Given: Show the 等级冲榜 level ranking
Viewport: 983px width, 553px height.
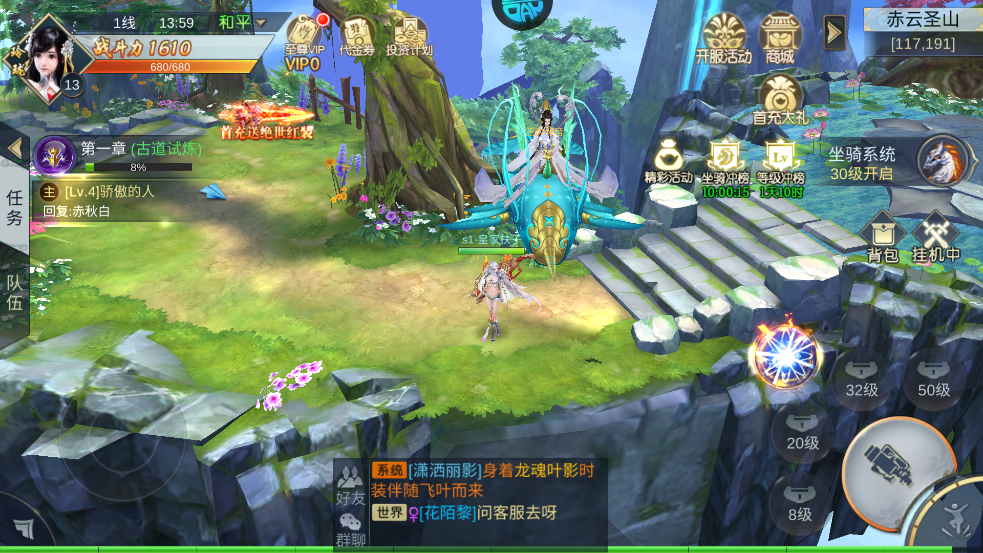Looking at the screenshot, I should point(780,160).
